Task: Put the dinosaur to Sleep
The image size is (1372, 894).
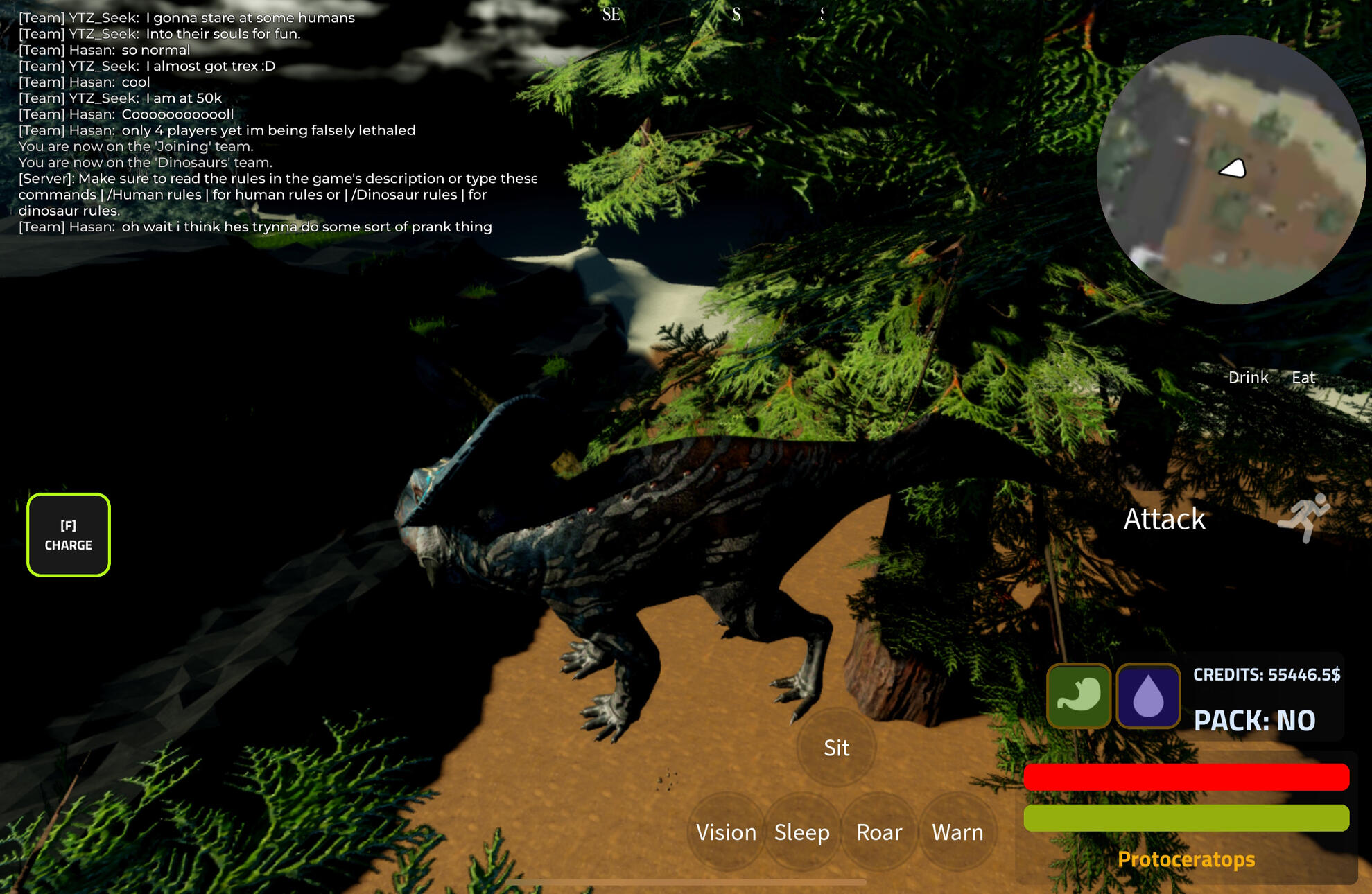Action: [x=802, y=832]
